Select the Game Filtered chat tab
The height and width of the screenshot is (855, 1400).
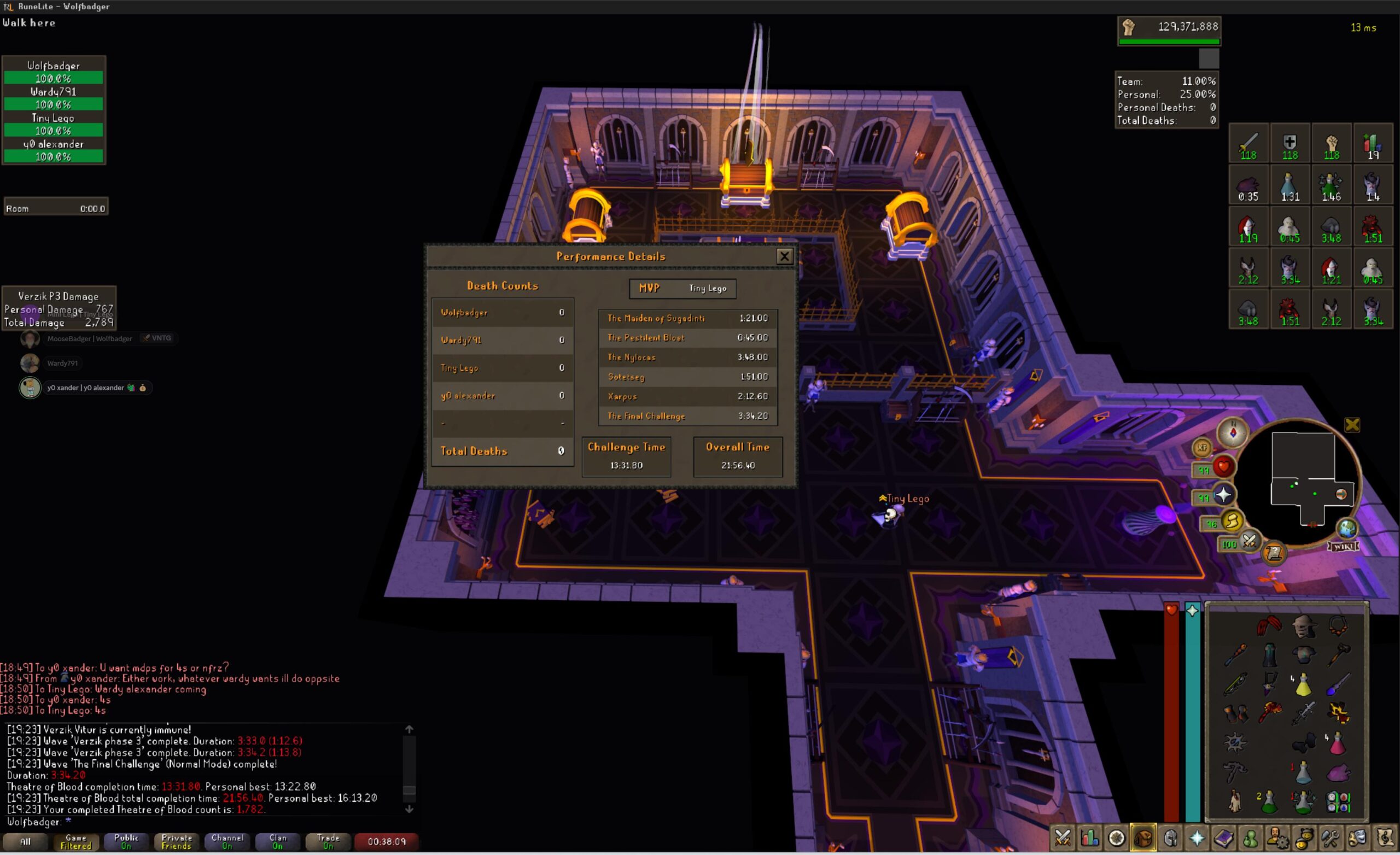(x=75, y=841)
